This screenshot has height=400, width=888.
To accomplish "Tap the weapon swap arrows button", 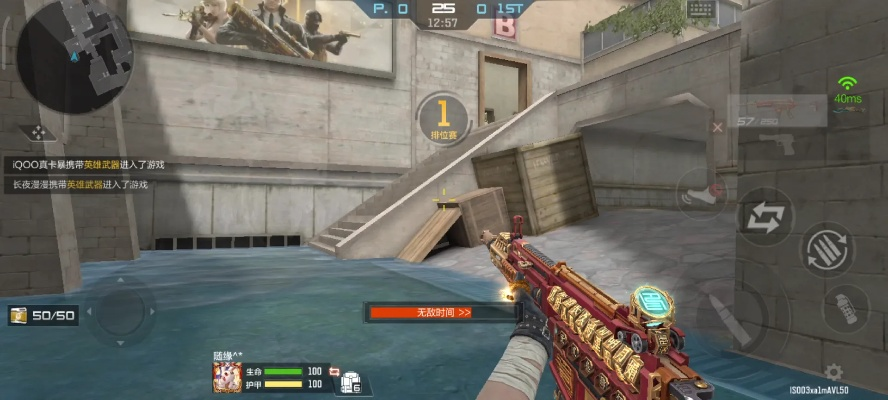I will tap(765, 216).
